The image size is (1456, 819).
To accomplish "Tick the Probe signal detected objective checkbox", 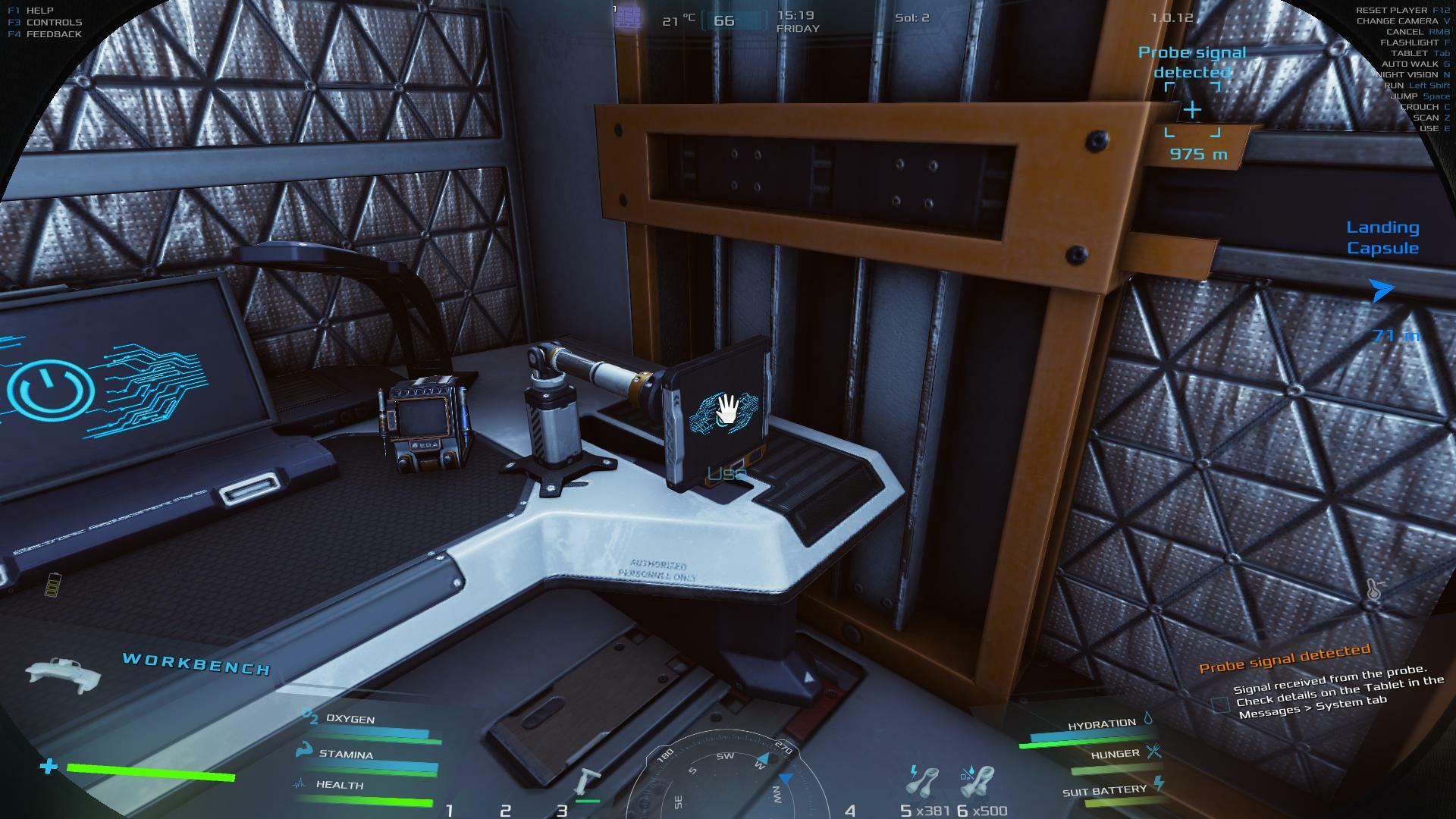I will (x=1219, y=705).
